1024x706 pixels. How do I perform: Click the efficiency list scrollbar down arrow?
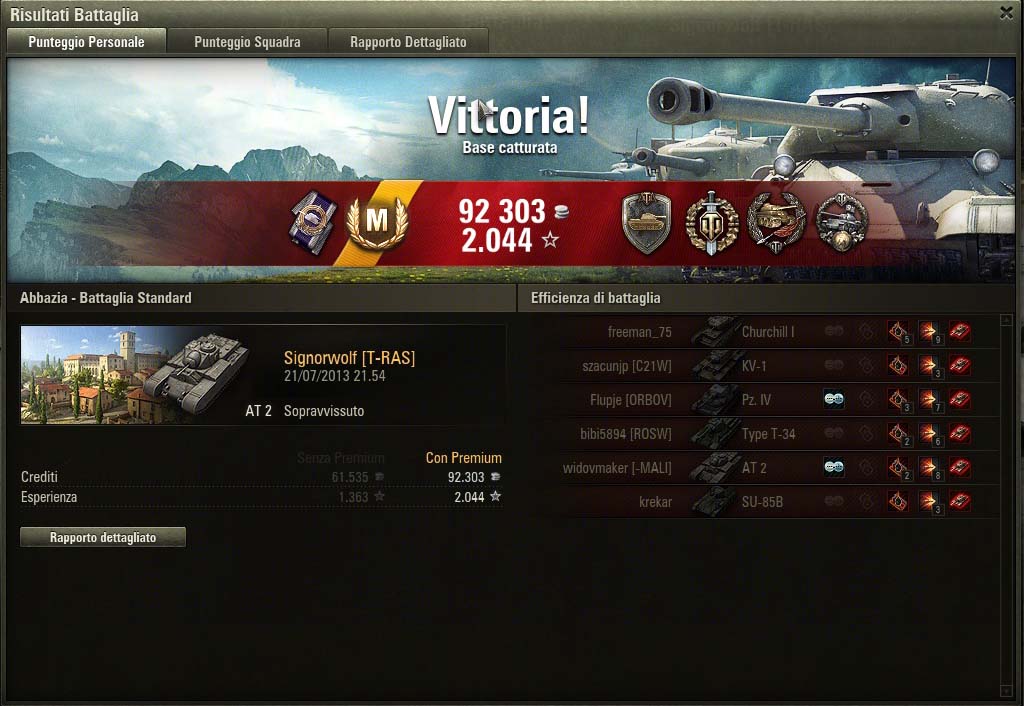(x=1006, y=689)
